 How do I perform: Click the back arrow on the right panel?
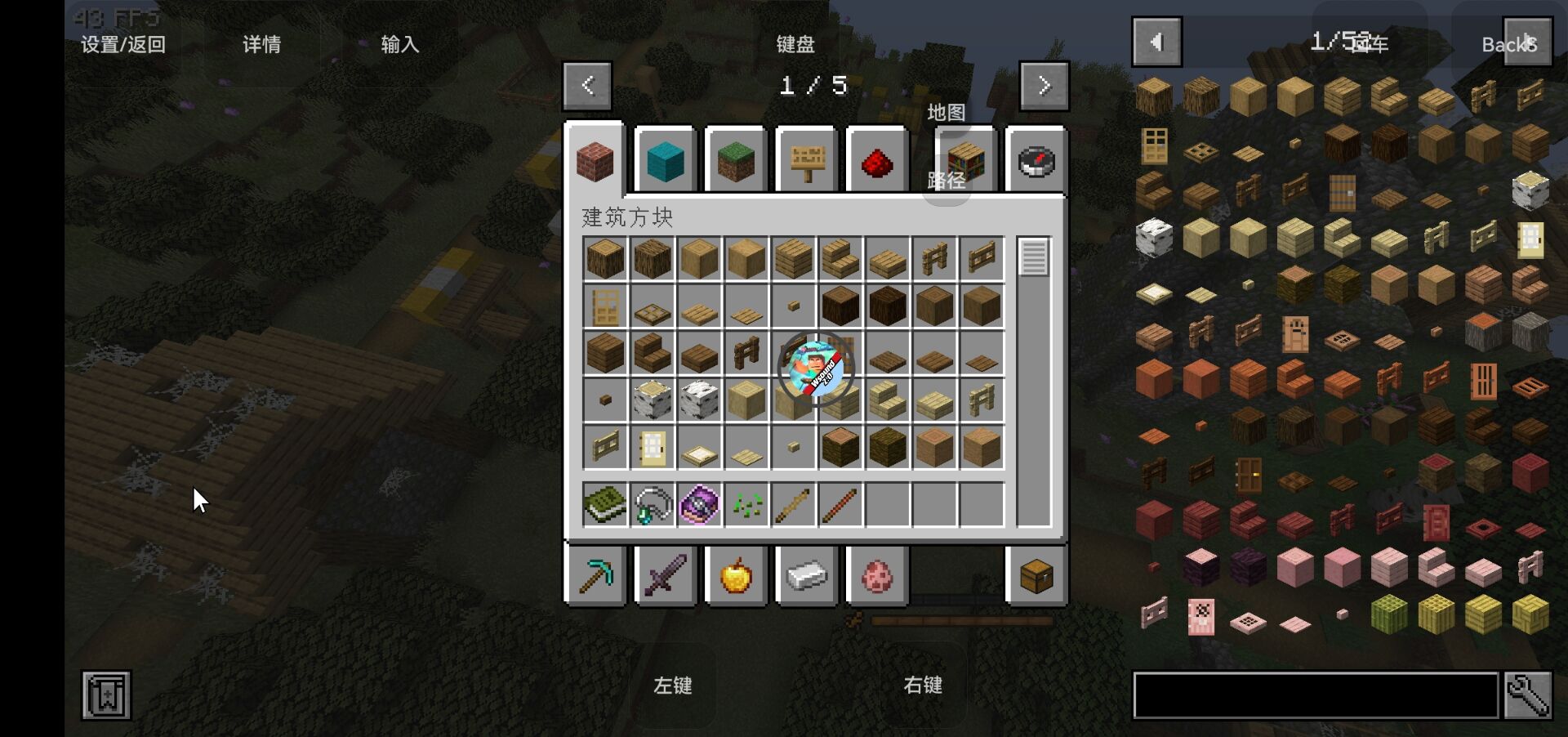point(1157,42)
